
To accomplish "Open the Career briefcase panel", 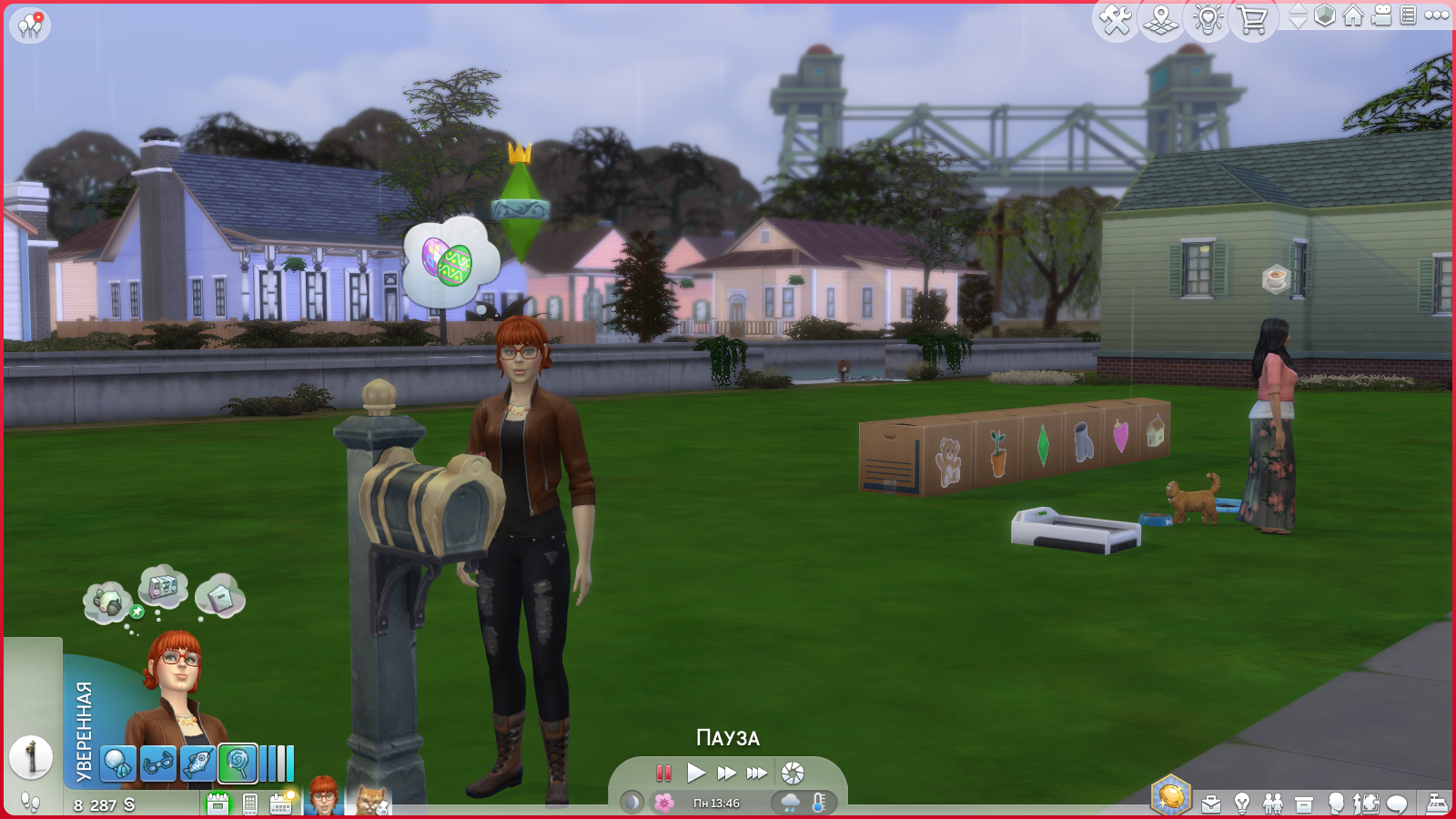I will [1211, 804].
